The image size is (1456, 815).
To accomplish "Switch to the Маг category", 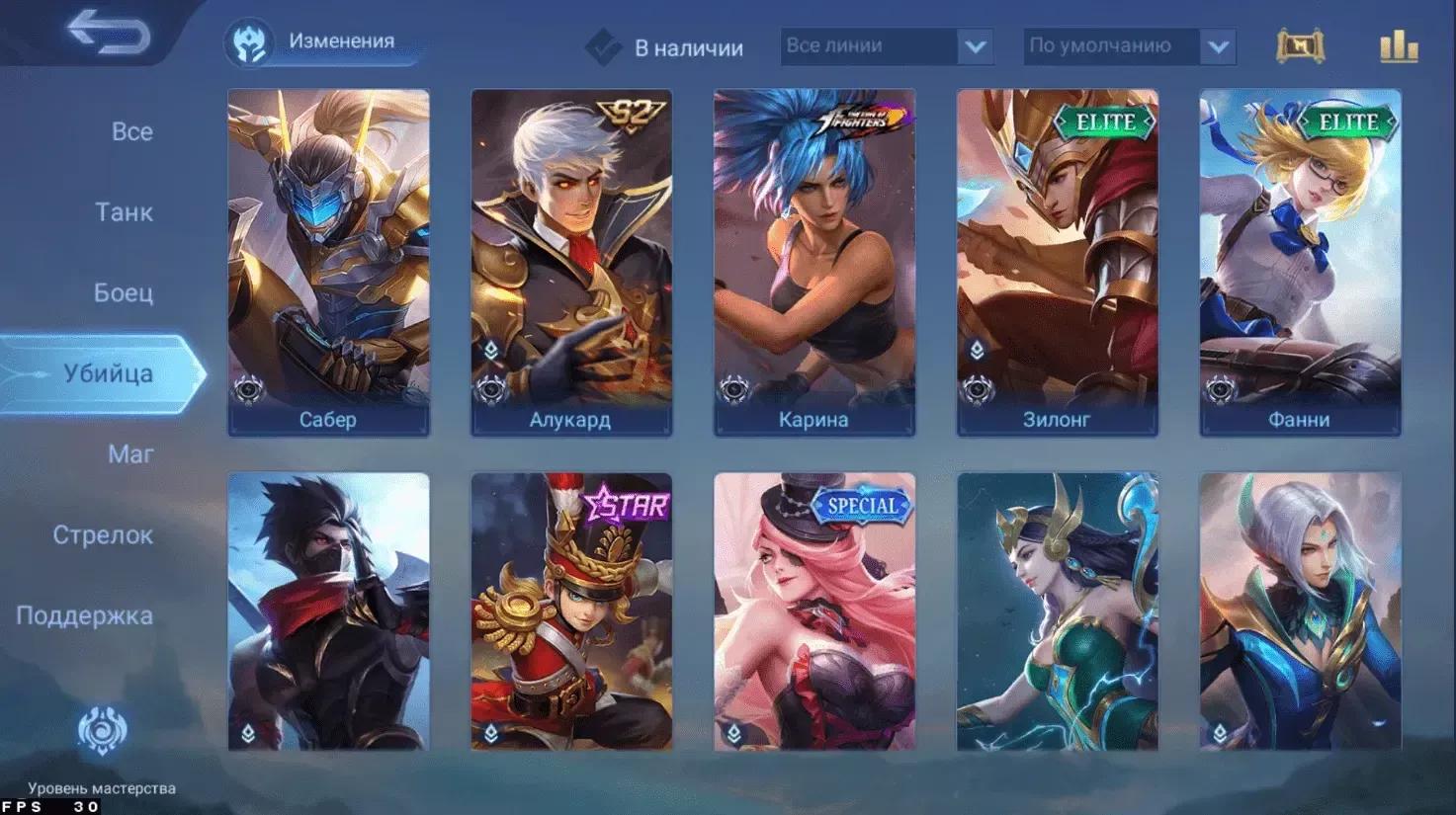I will [x=130, y=454].
